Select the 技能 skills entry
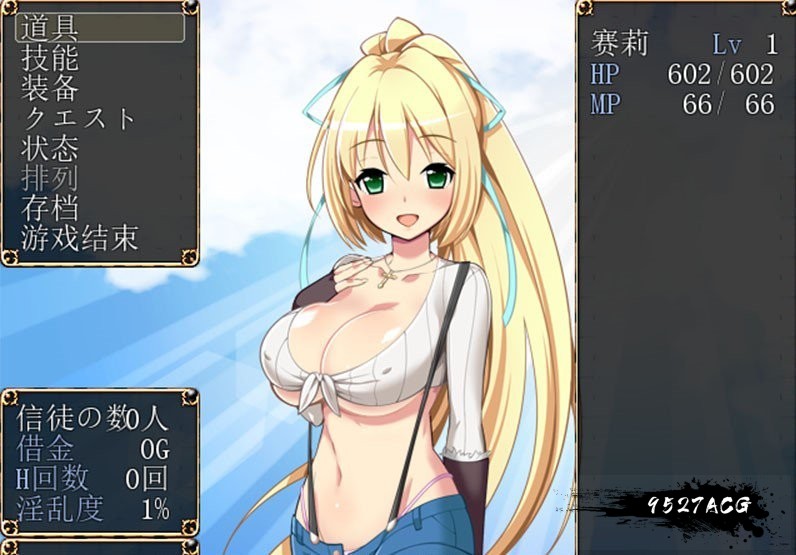 50,58
